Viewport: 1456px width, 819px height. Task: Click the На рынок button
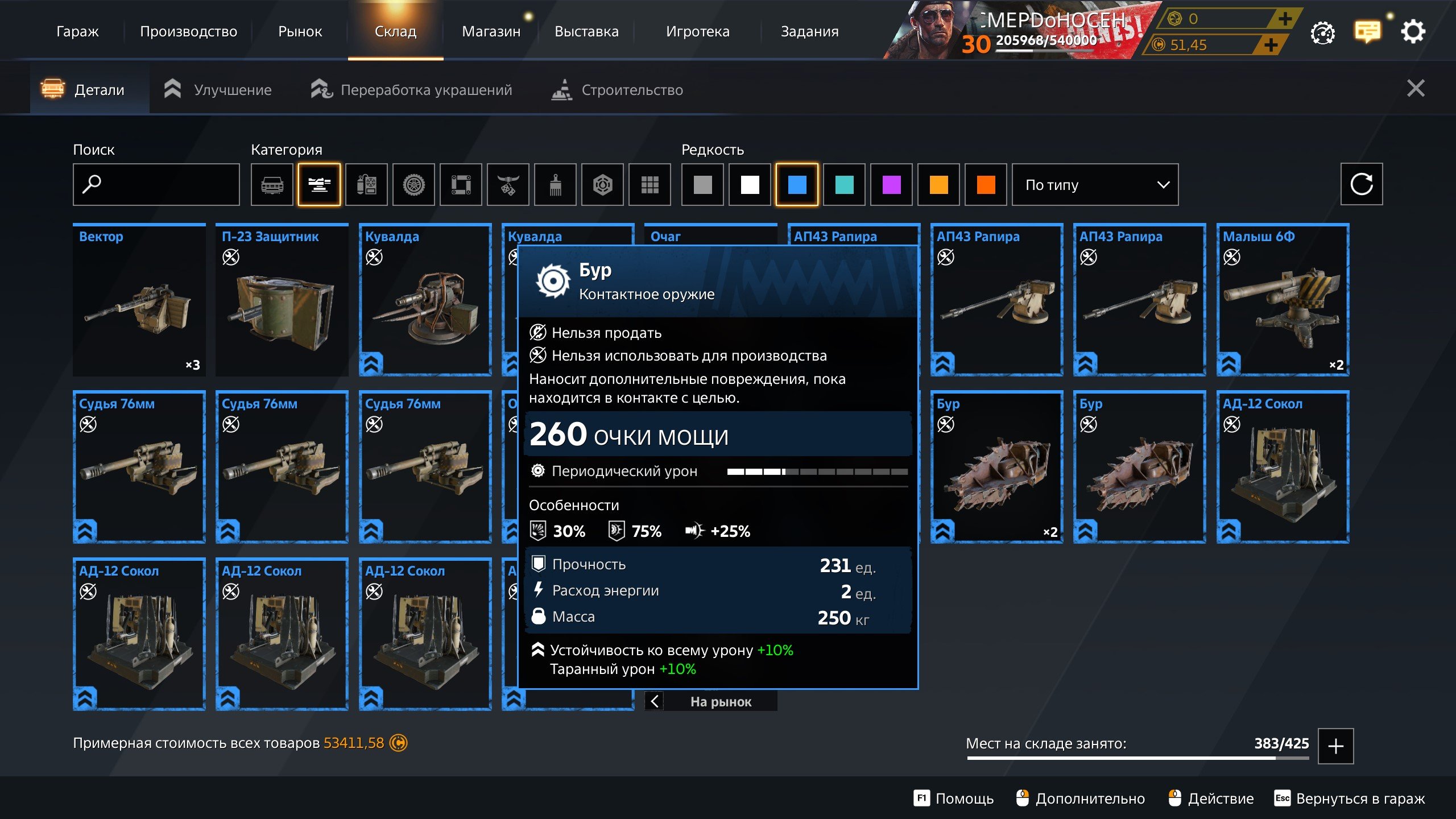[x=720, y=701]
